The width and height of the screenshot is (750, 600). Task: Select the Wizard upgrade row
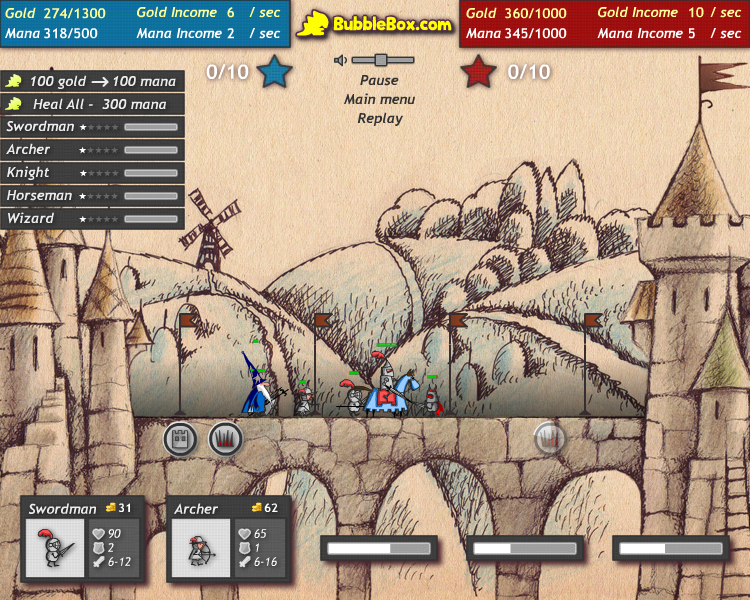[92, 218]
